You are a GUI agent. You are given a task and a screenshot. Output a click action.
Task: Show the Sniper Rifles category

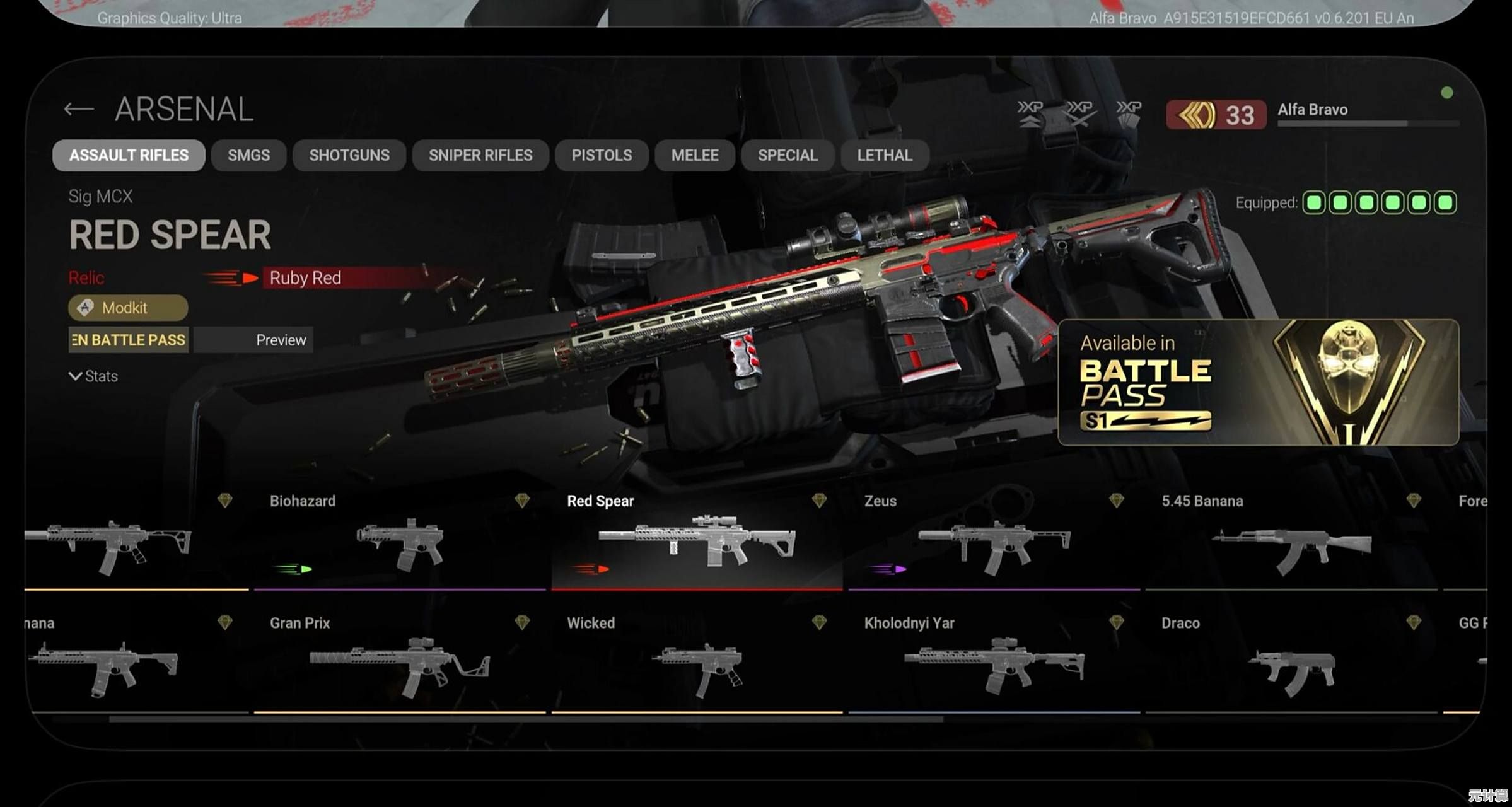[x=480, y=156]
